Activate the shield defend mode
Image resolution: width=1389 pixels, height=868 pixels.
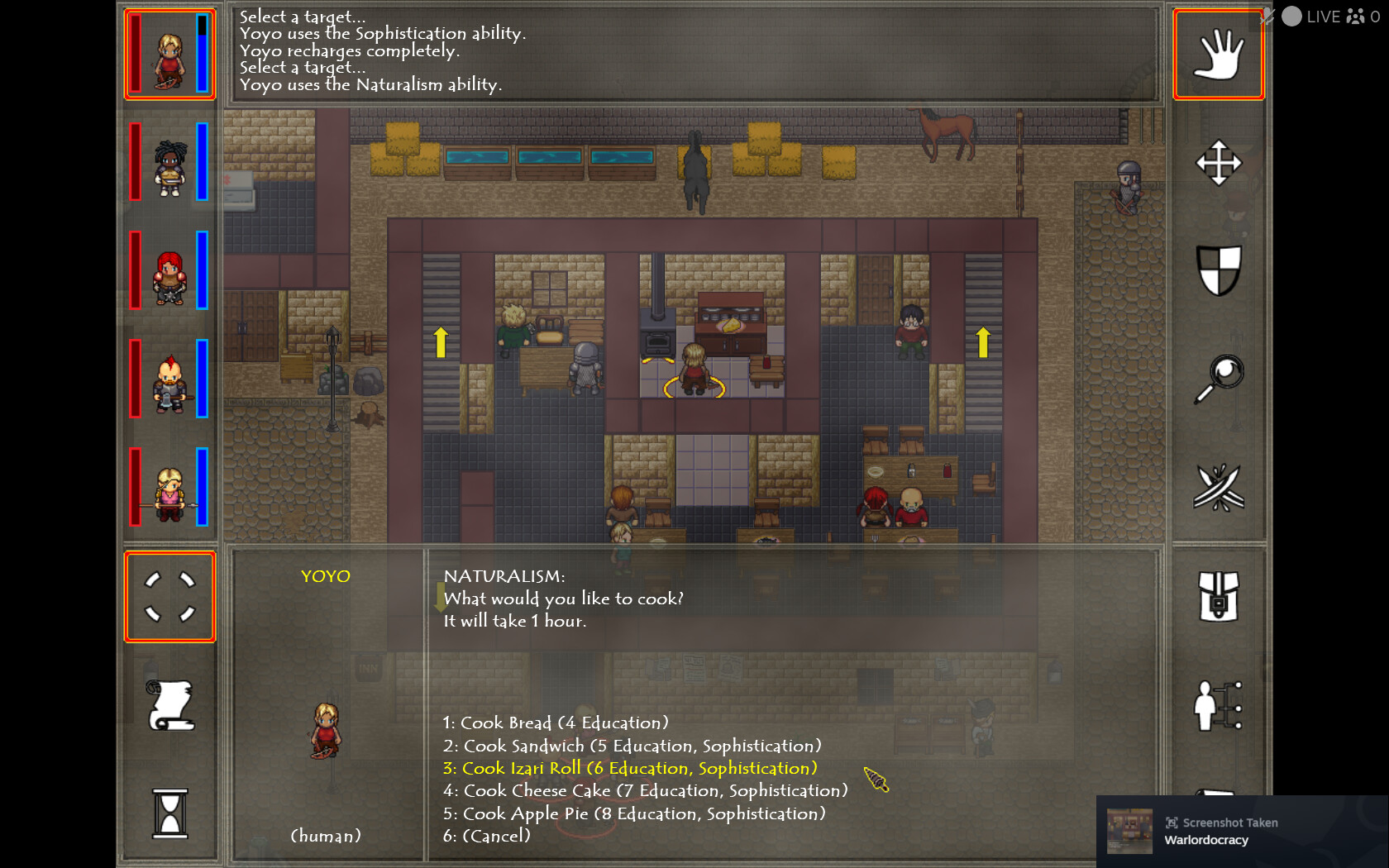[1218, 269]
